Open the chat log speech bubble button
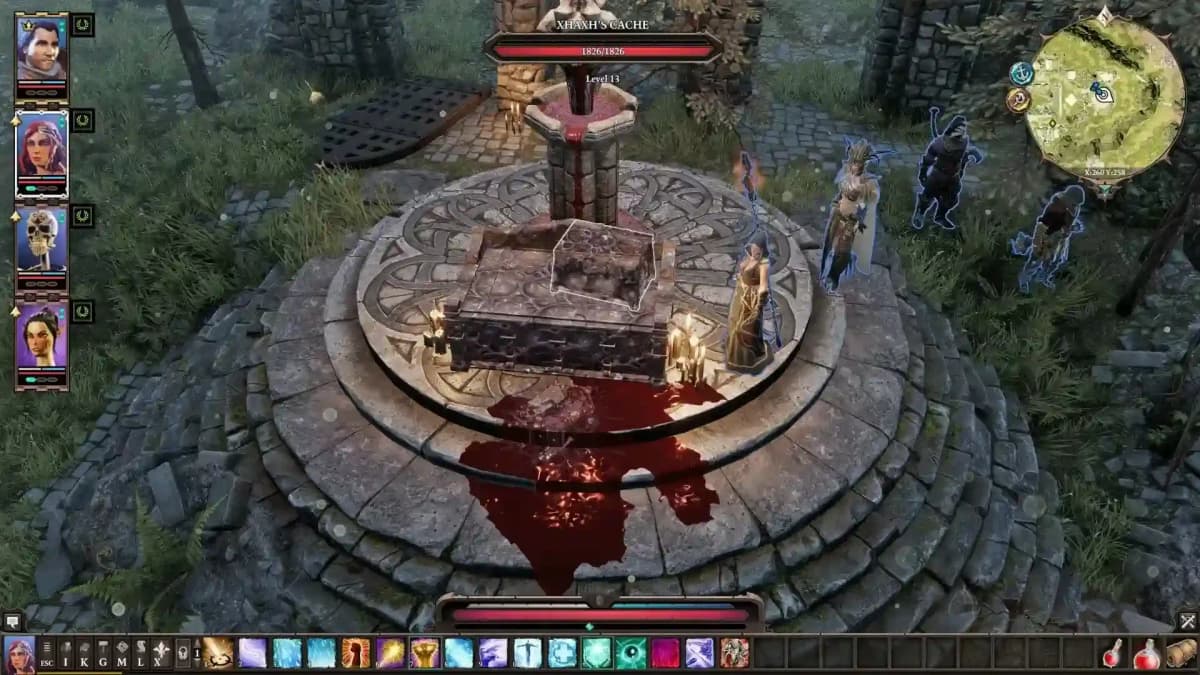 pyautogui.click(x=12, y=622)
